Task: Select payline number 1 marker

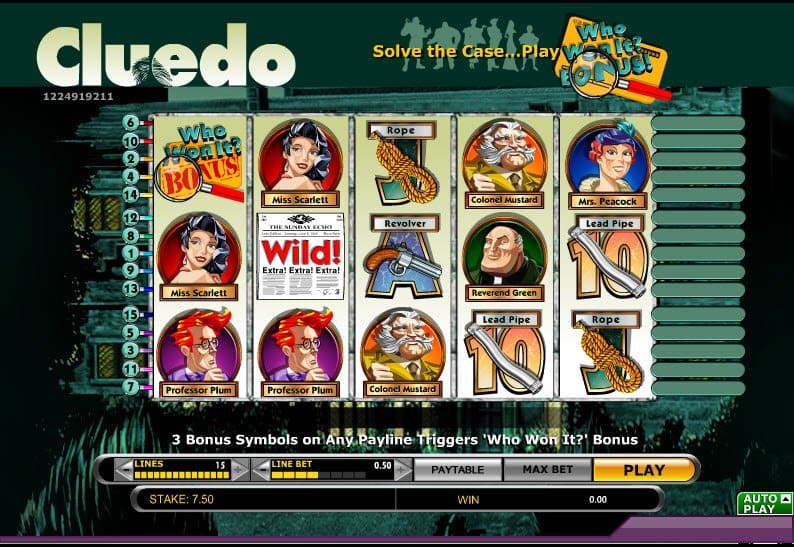Action: (x=131, y=253)
